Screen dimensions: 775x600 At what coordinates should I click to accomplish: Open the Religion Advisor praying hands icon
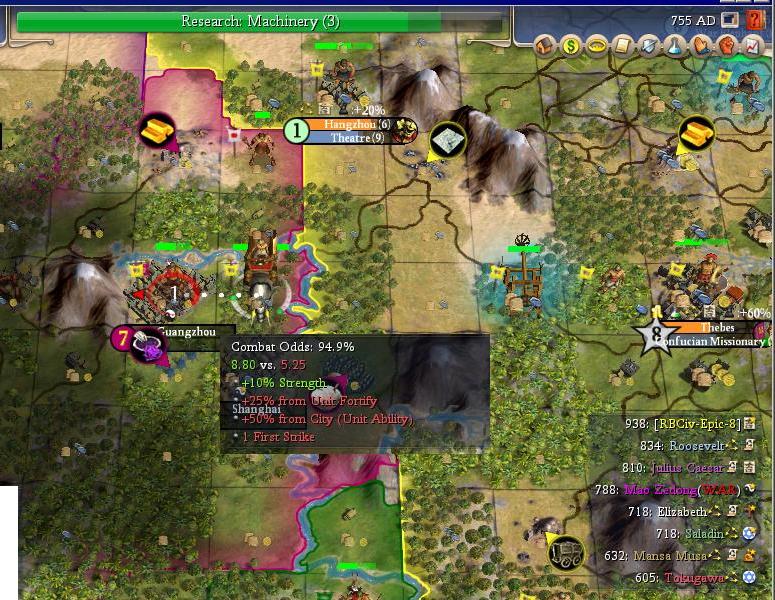(x=700, y=45)
